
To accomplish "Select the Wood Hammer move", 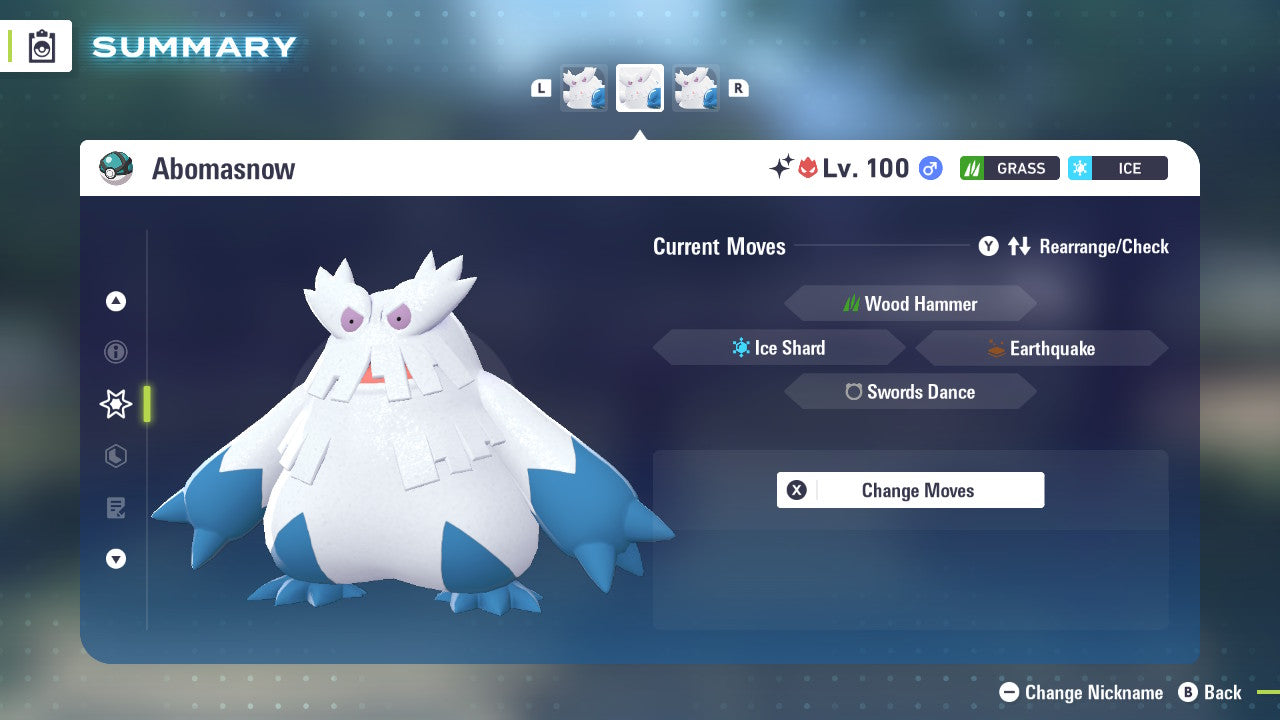I will coord(910,303).
